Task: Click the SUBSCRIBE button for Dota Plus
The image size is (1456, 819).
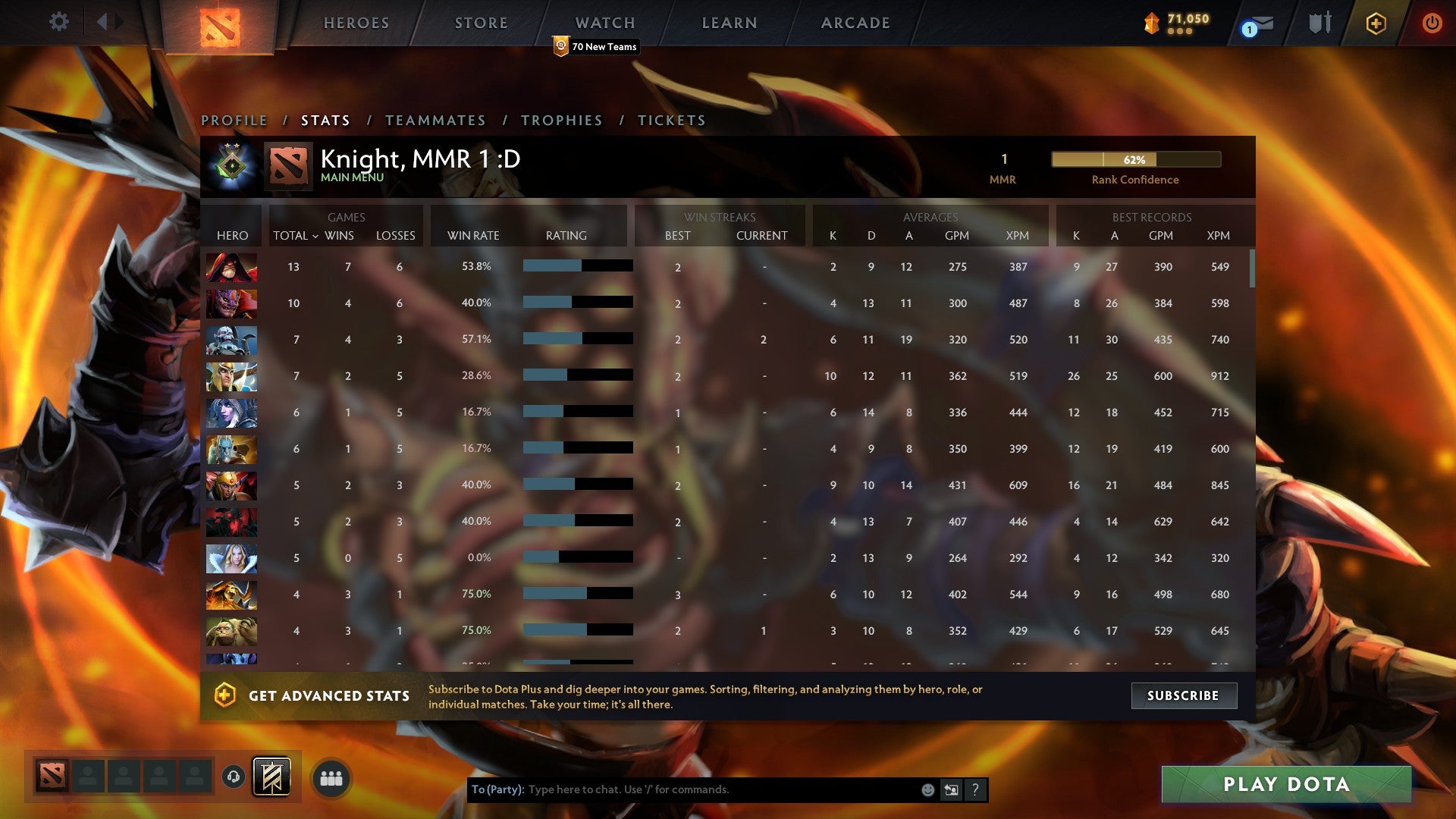Action: (x=1183, y=695)
